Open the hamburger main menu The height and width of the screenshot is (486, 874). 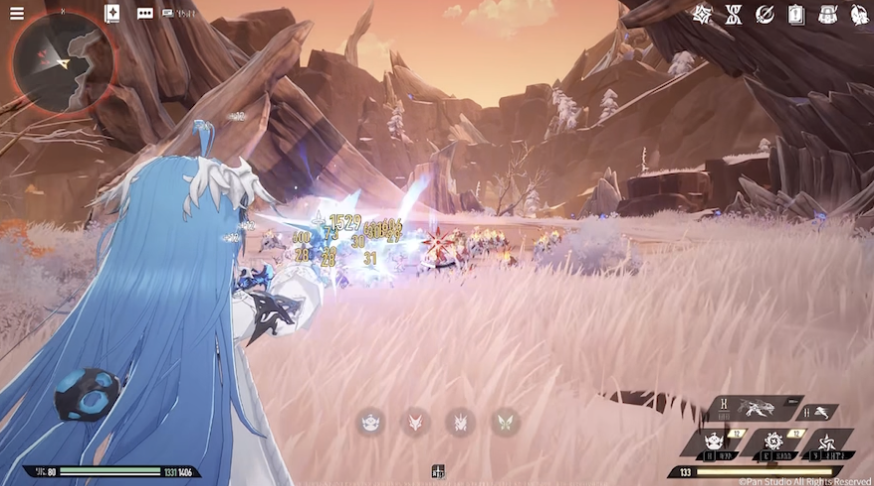pos(17,14)
